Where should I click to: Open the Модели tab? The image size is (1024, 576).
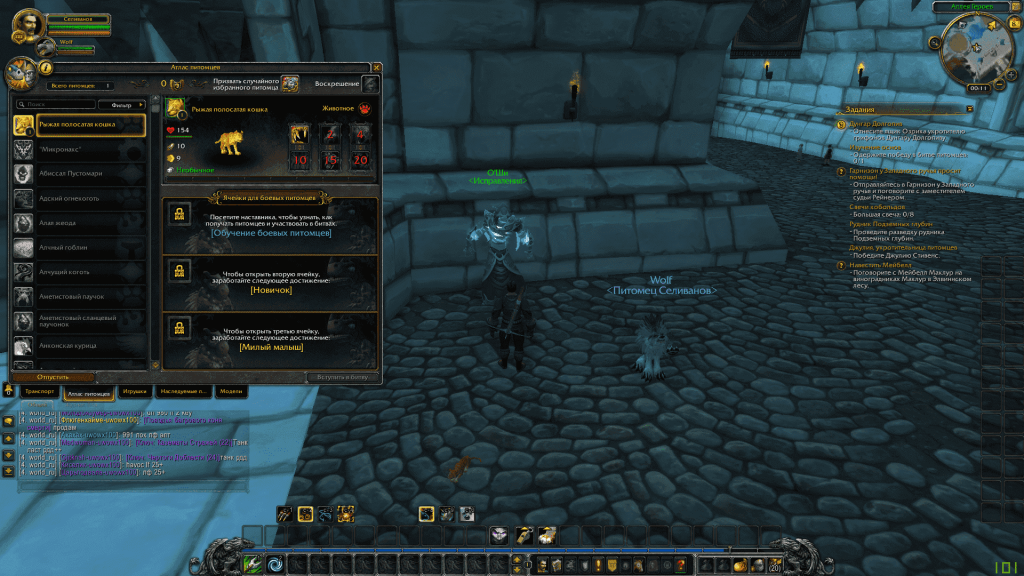click(231, 392)
